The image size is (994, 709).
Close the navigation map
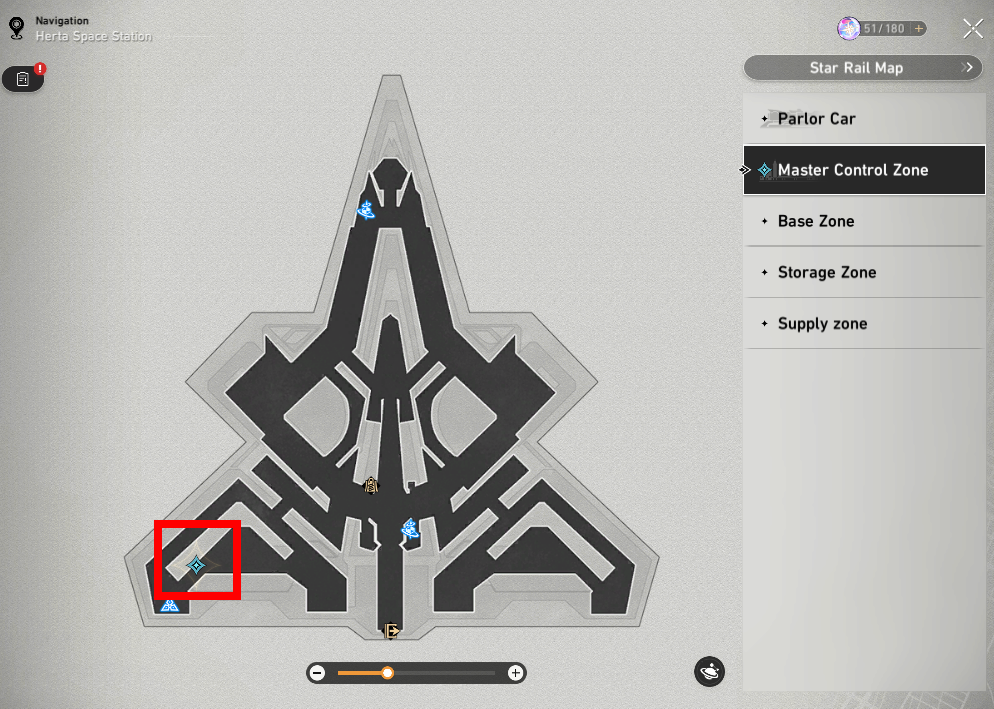[x=972, y=29]
